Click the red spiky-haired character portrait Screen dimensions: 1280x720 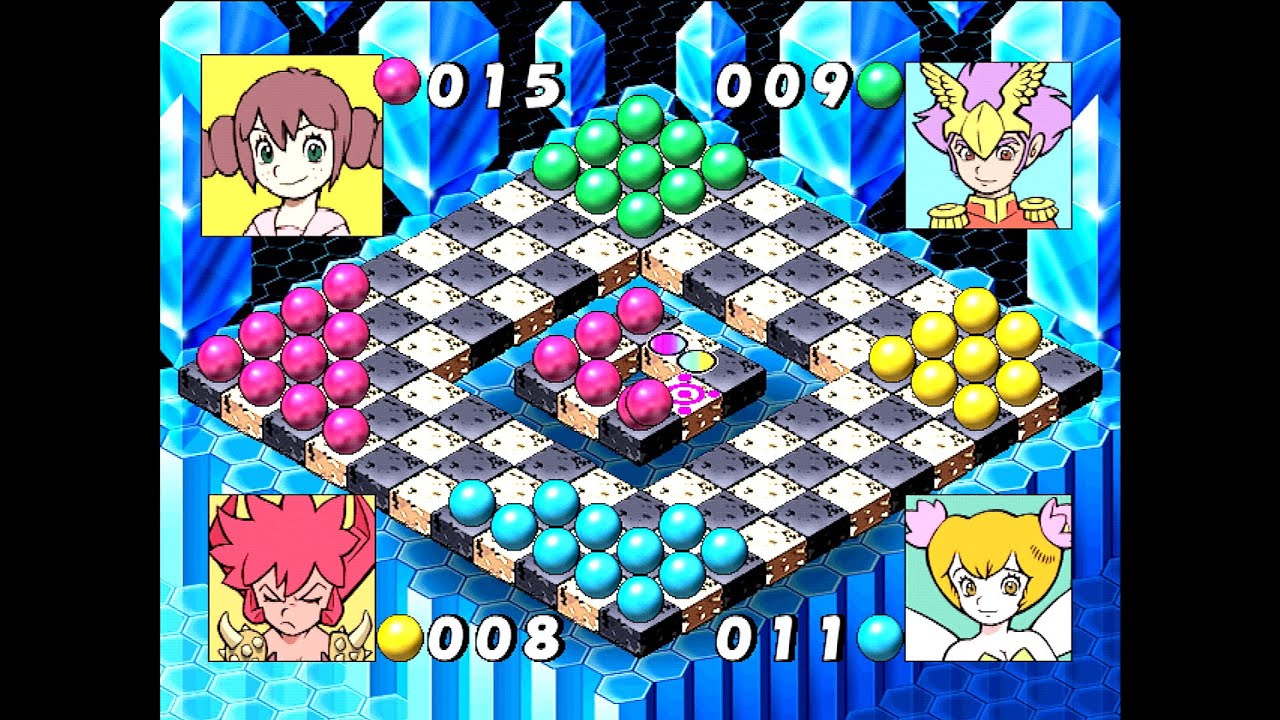click(291, 578)
